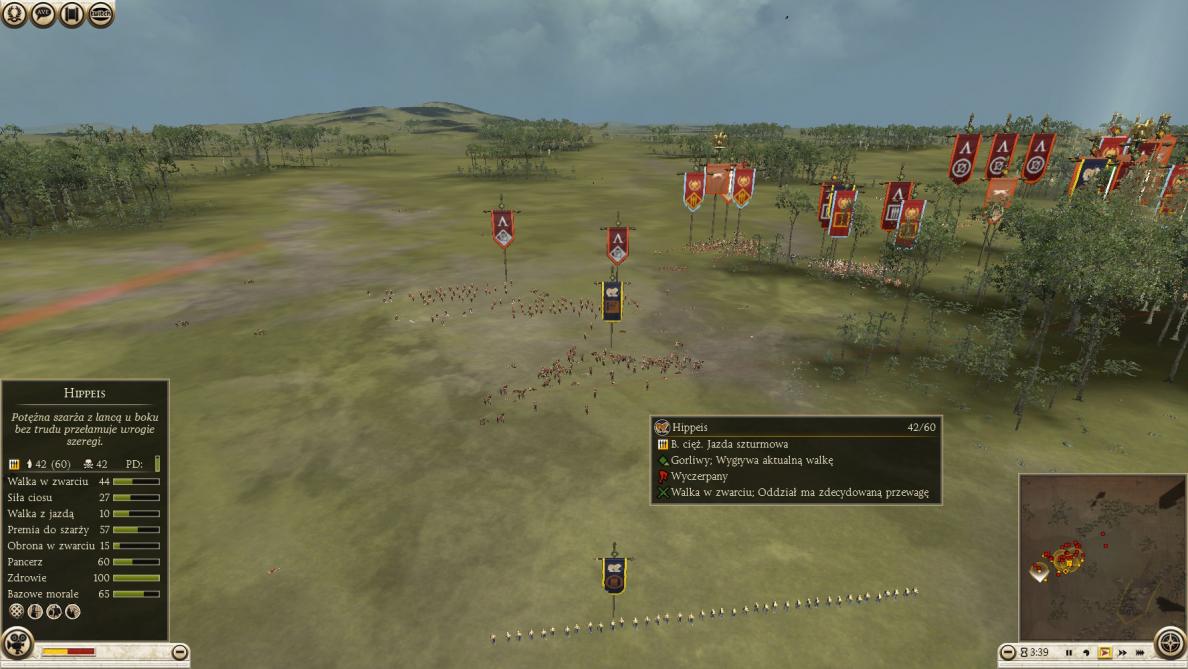Click the compass button by the minimap
This screenshot has height=669, width=1188.
(1170, 642)
